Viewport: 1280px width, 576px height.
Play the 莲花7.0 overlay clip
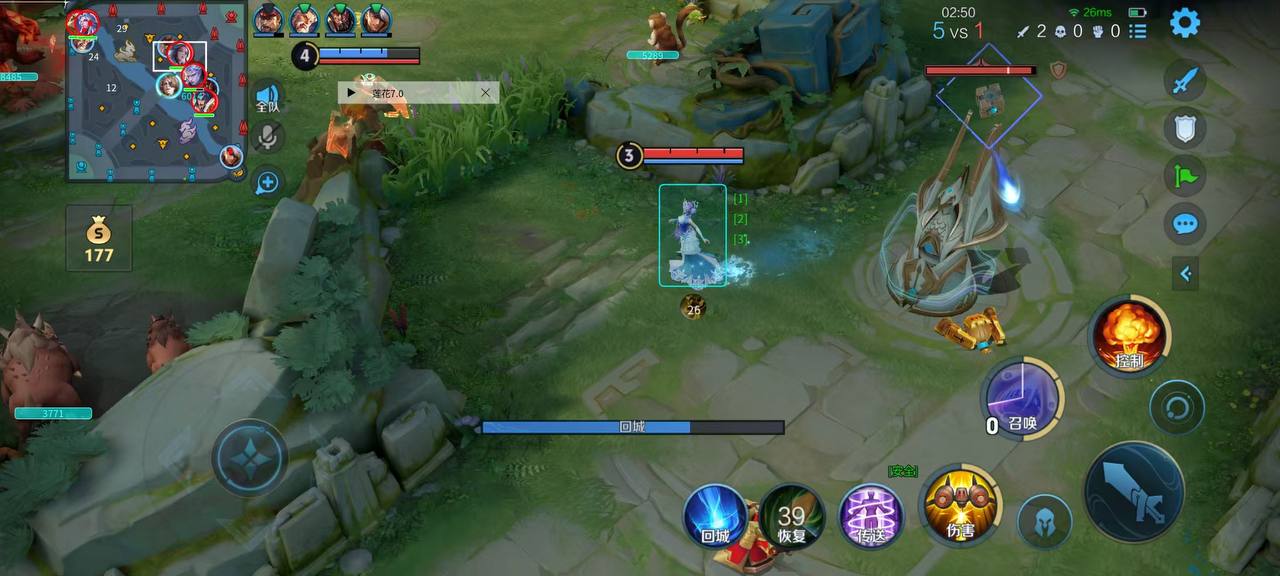click(351, 93)
